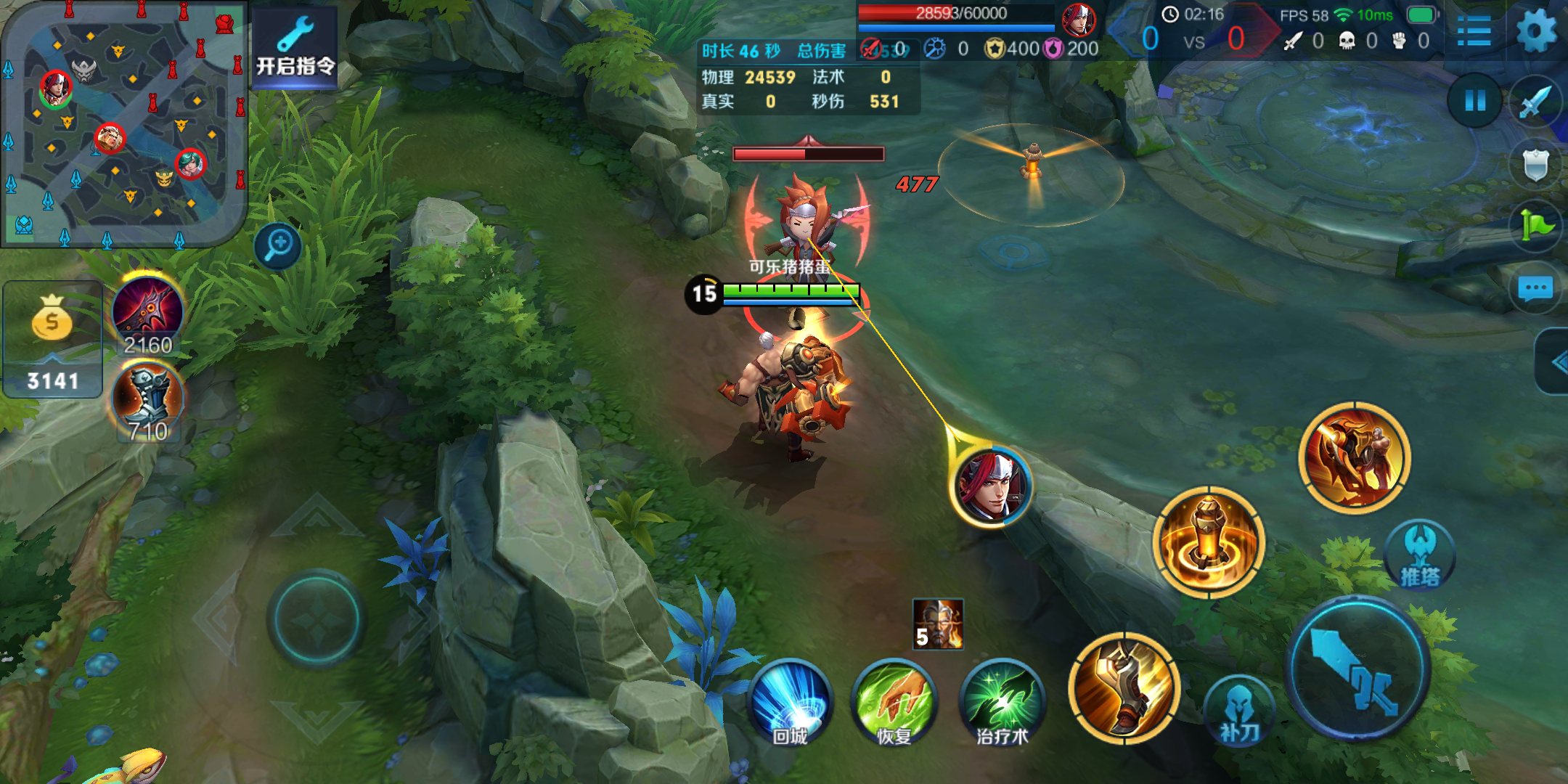Screen dimensions: 1568x784
Task: Tap the magnifier zoom button
Action: [x=278, y=245]
